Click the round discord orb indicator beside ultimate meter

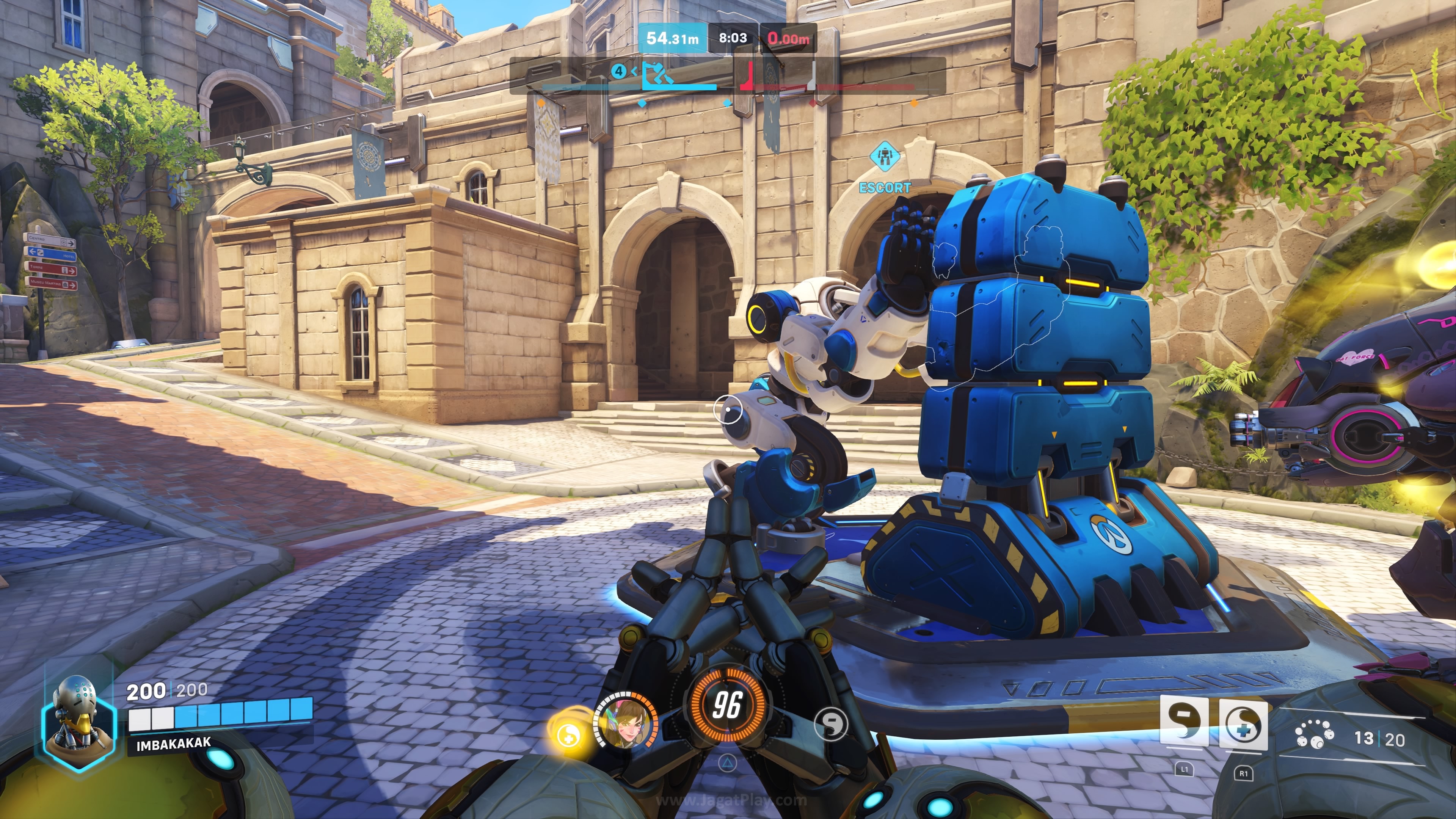(x=831, y=723)
